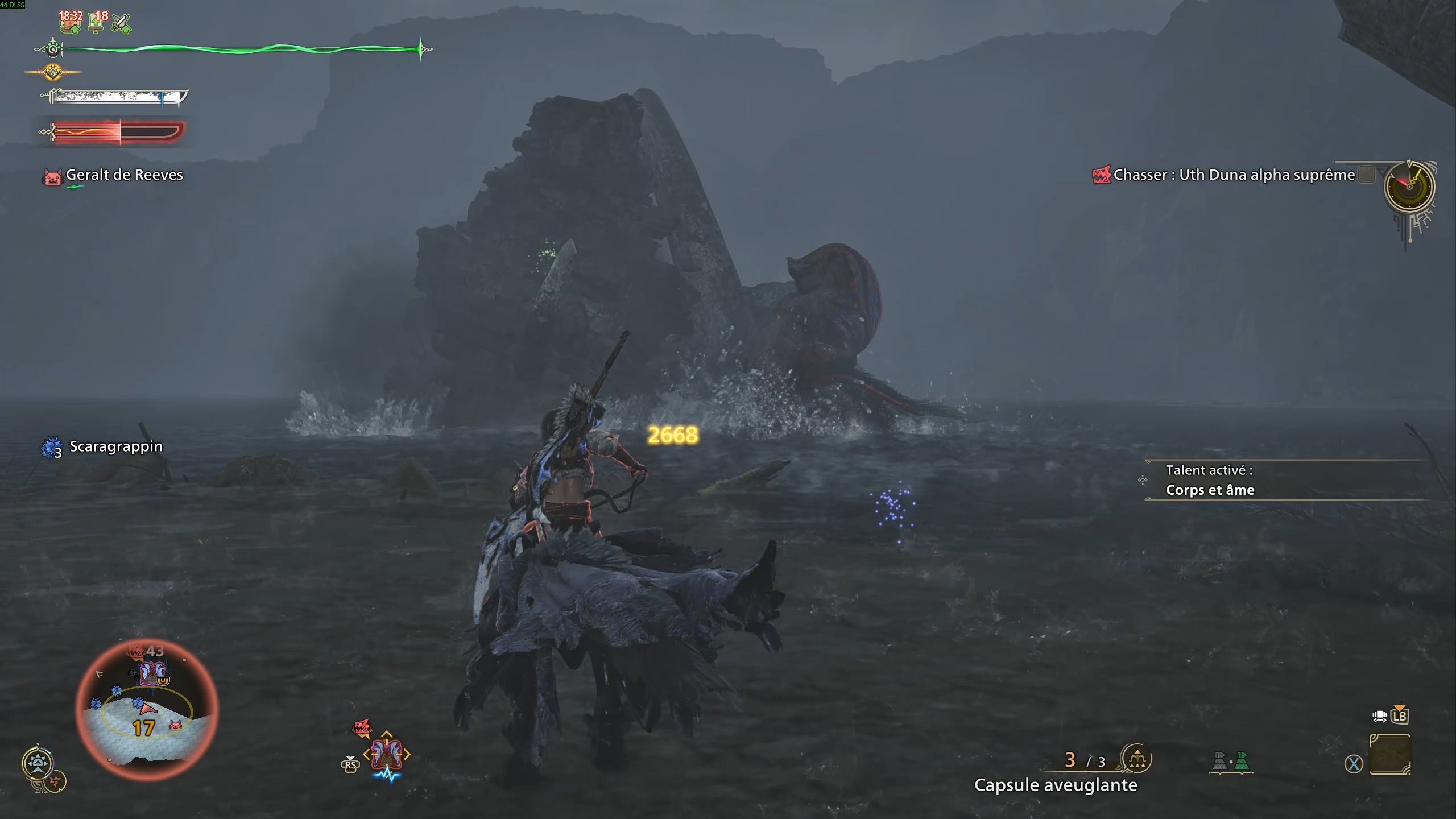
Task: Click the 18 flag level-up indicator
Action: coord(94,23)
